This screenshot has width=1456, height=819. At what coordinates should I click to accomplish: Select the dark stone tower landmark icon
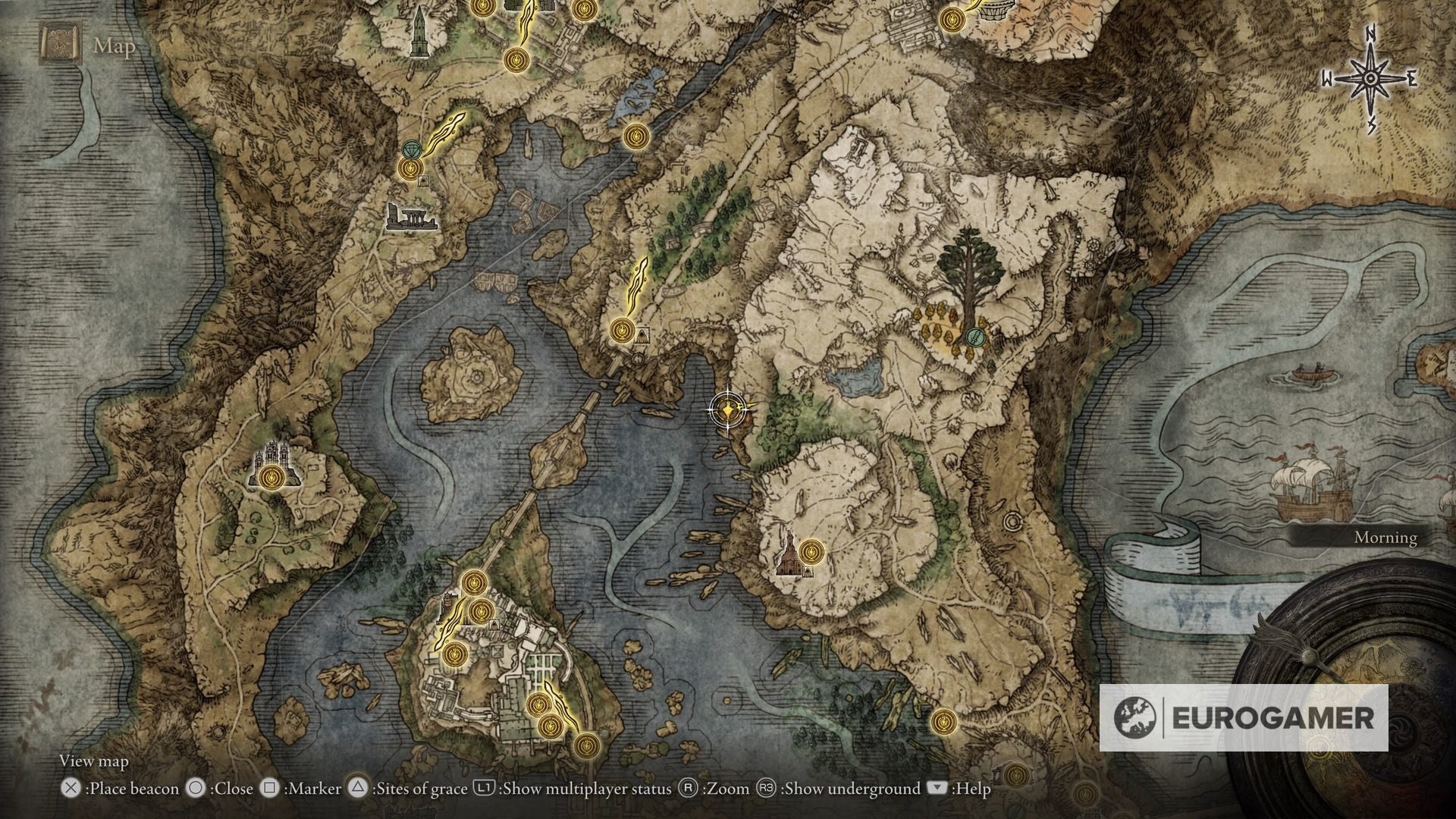click(x=418, y=33)
